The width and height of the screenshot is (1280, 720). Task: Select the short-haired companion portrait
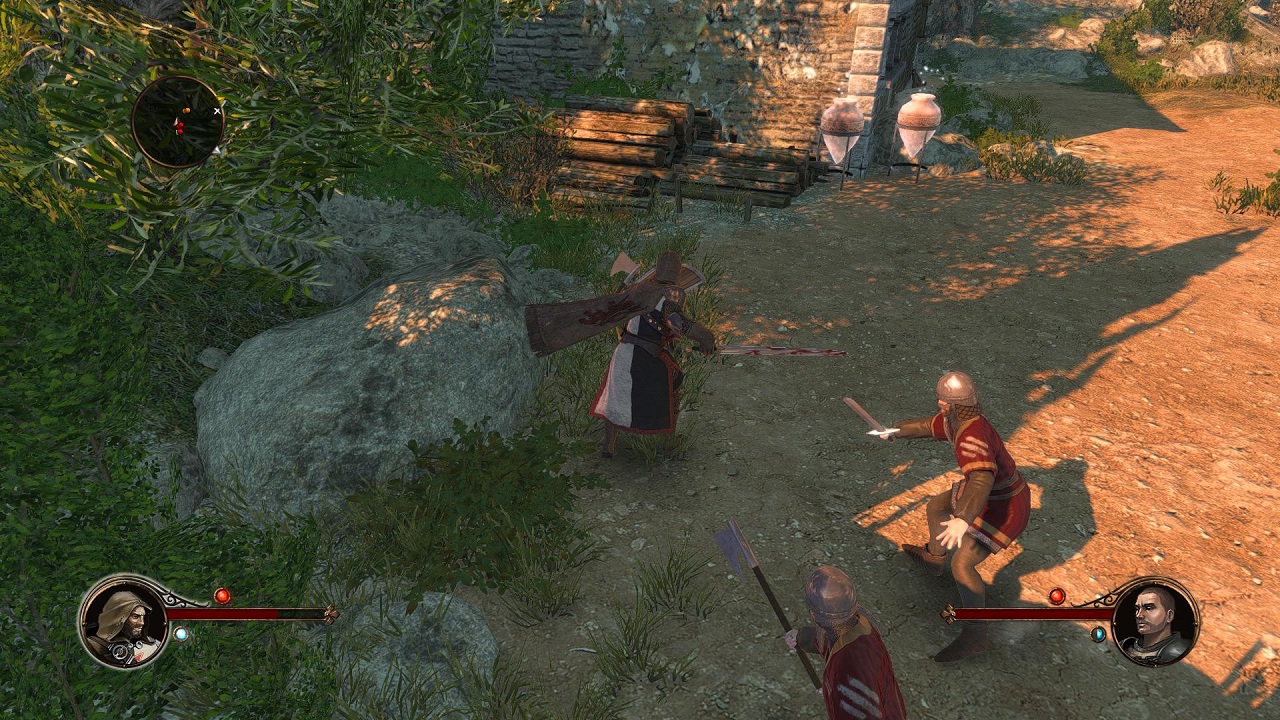coord(1155,621)
